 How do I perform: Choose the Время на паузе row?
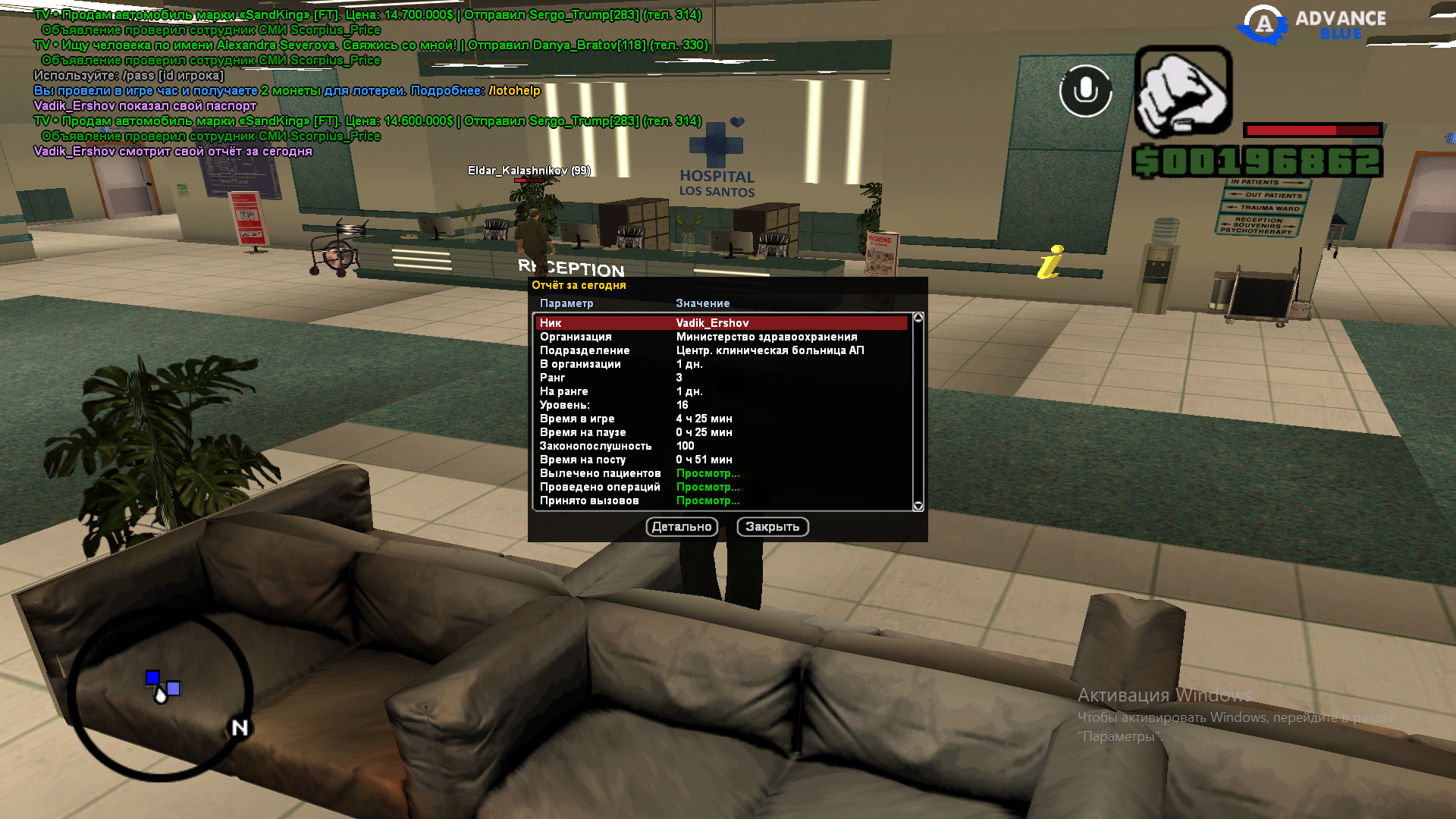click(720, 432)
